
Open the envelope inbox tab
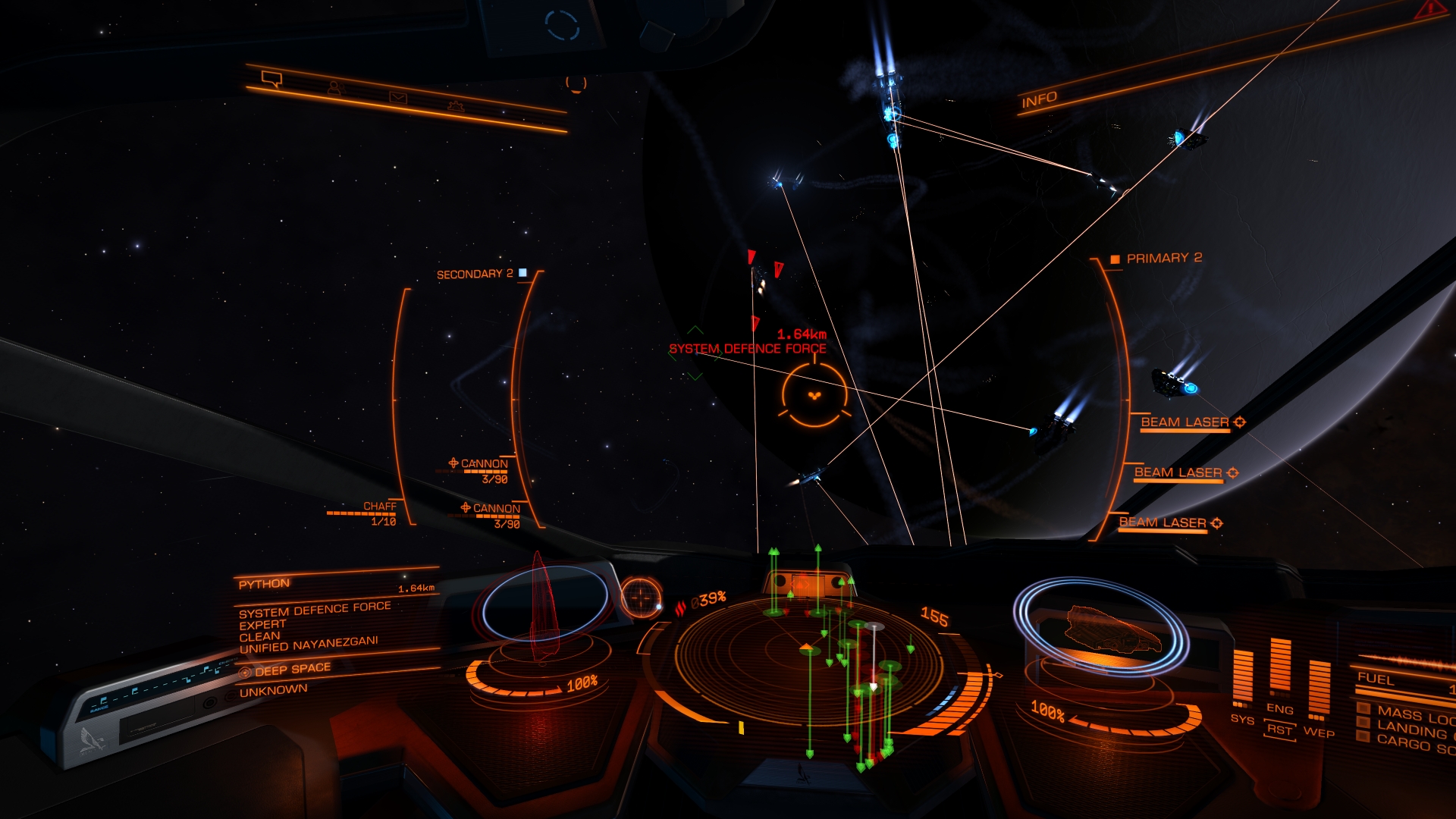pyautogui.click(x=398, y=98)
